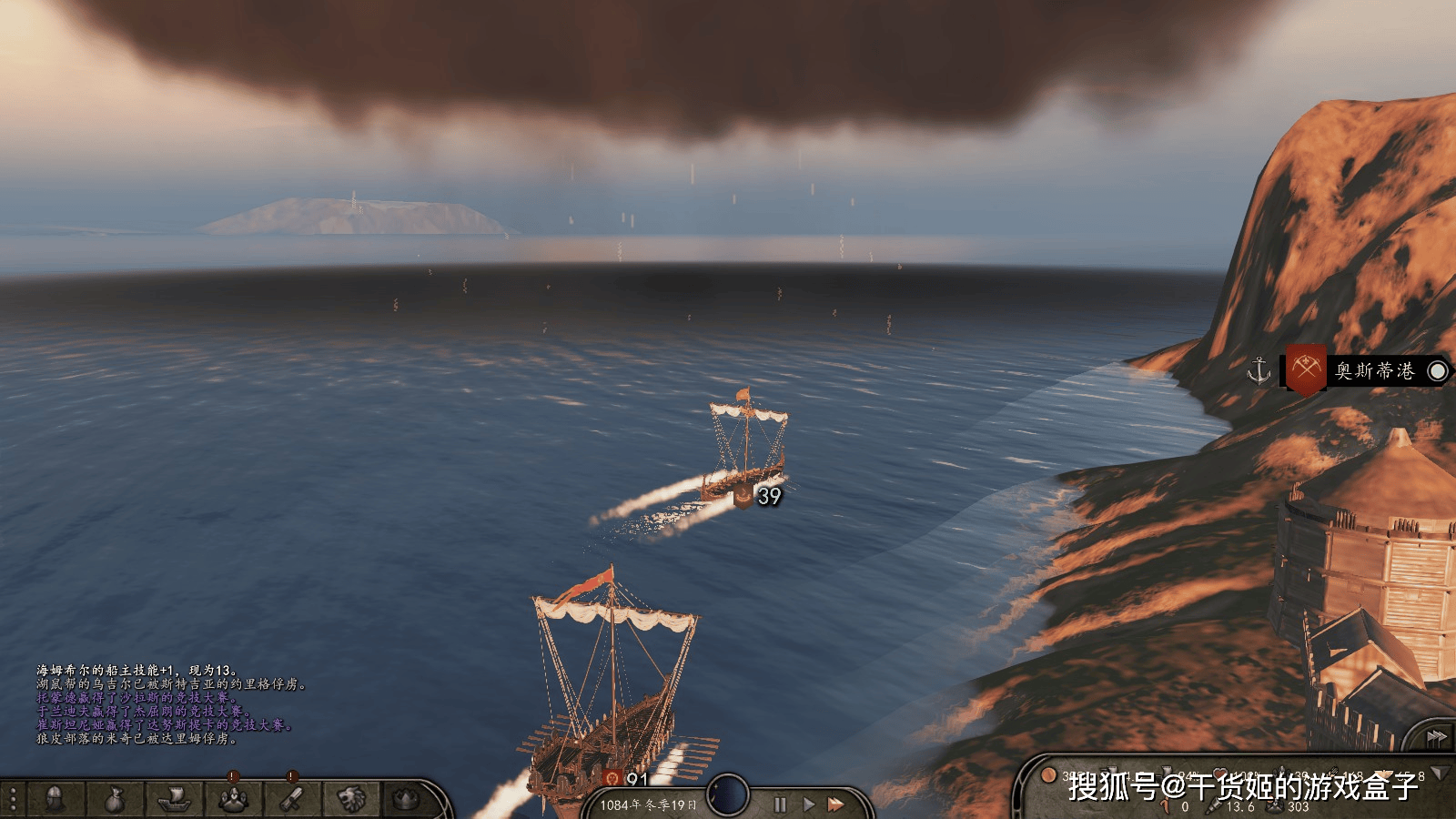Click the 1084年冬季19日 date display
The width and height of the screenshot is (1456, 819).
pos(648,805)
